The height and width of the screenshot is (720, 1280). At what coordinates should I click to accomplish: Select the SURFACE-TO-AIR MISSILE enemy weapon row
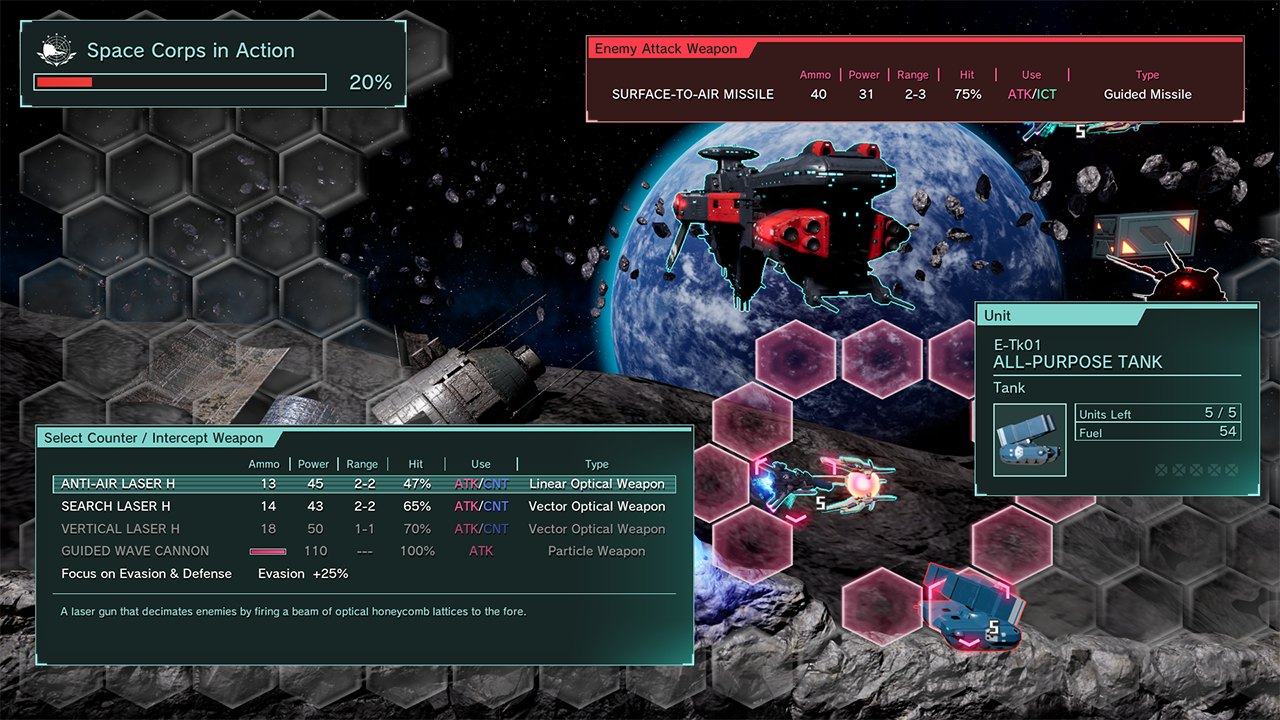900,95
